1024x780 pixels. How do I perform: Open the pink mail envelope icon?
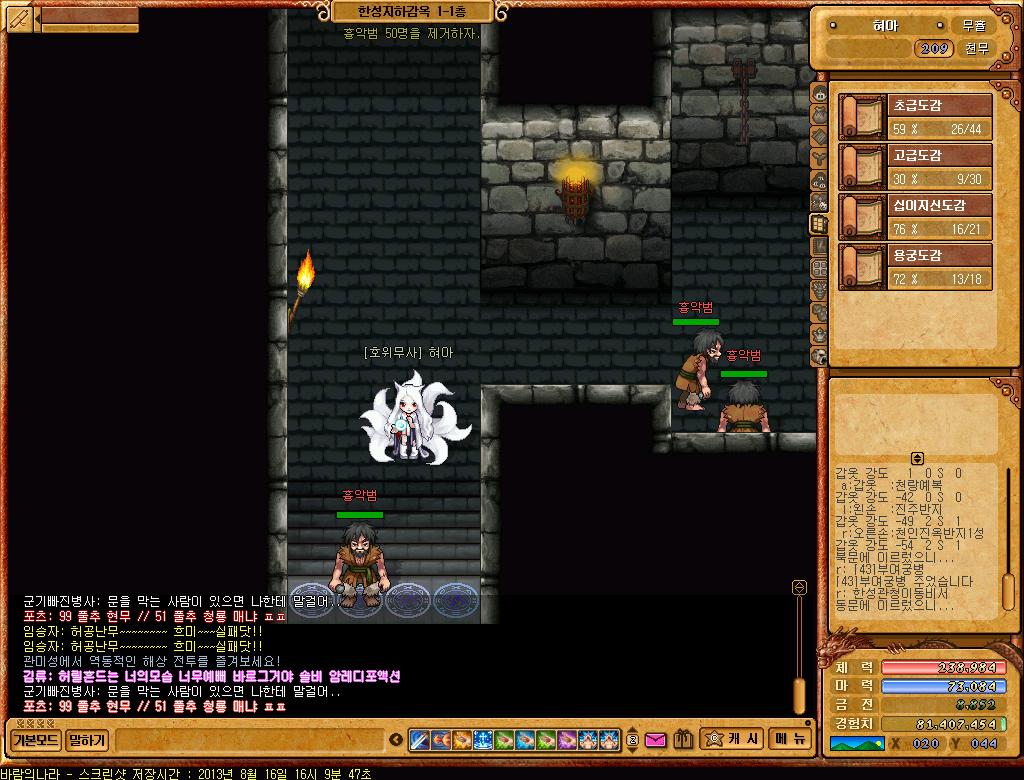coord(656,741)
